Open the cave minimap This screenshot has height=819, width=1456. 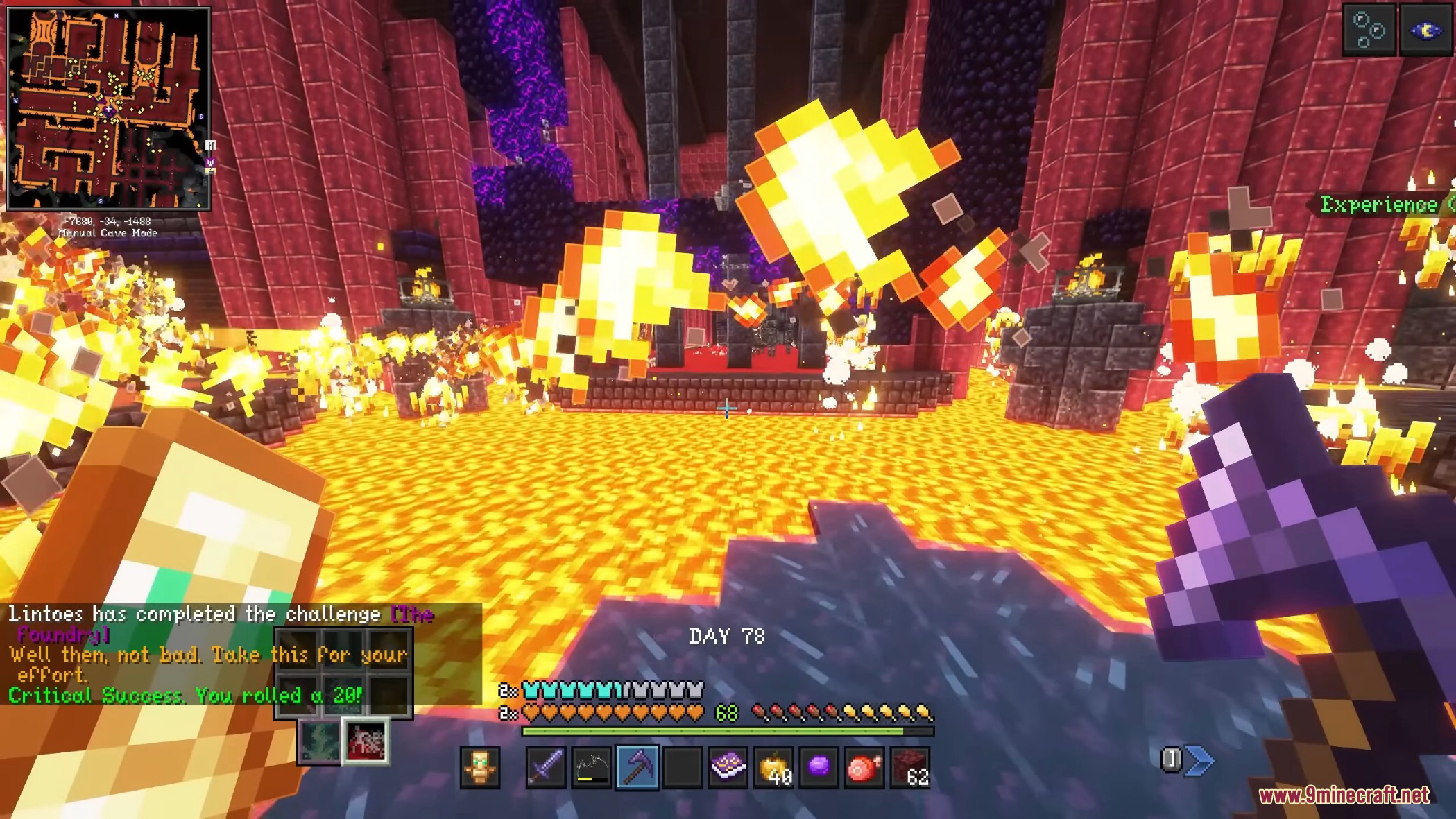108,108
